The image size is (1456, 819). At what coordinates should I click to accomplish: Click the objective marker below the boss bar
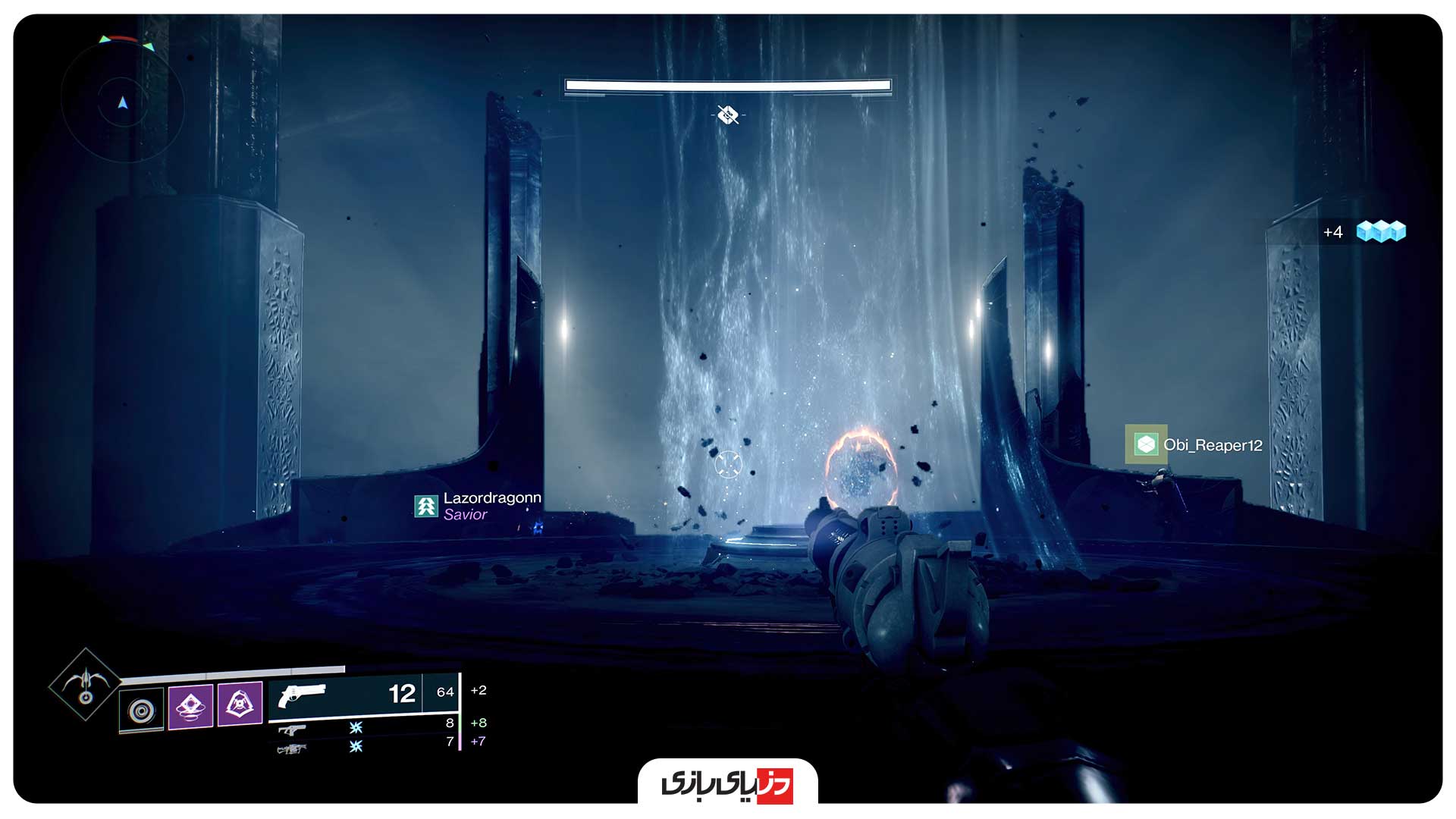(x=726, y=115)
